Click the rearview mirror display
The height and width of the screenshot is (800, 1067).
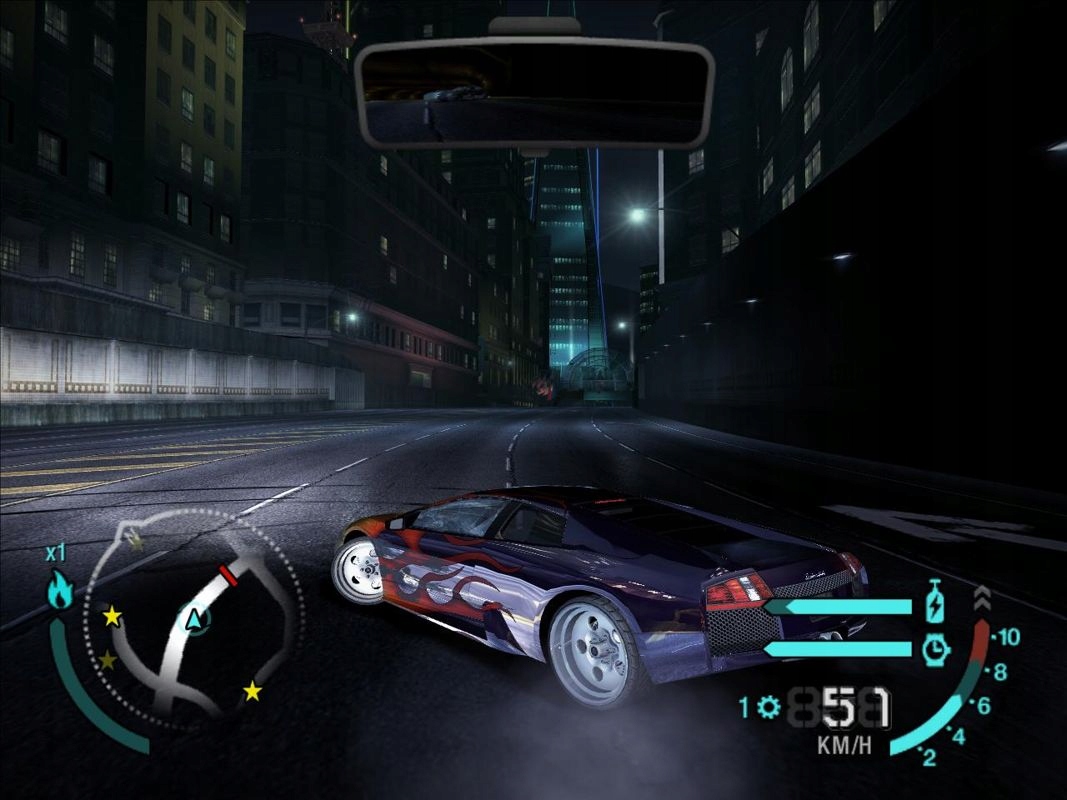pyautogui.click(x=533, y=94)
